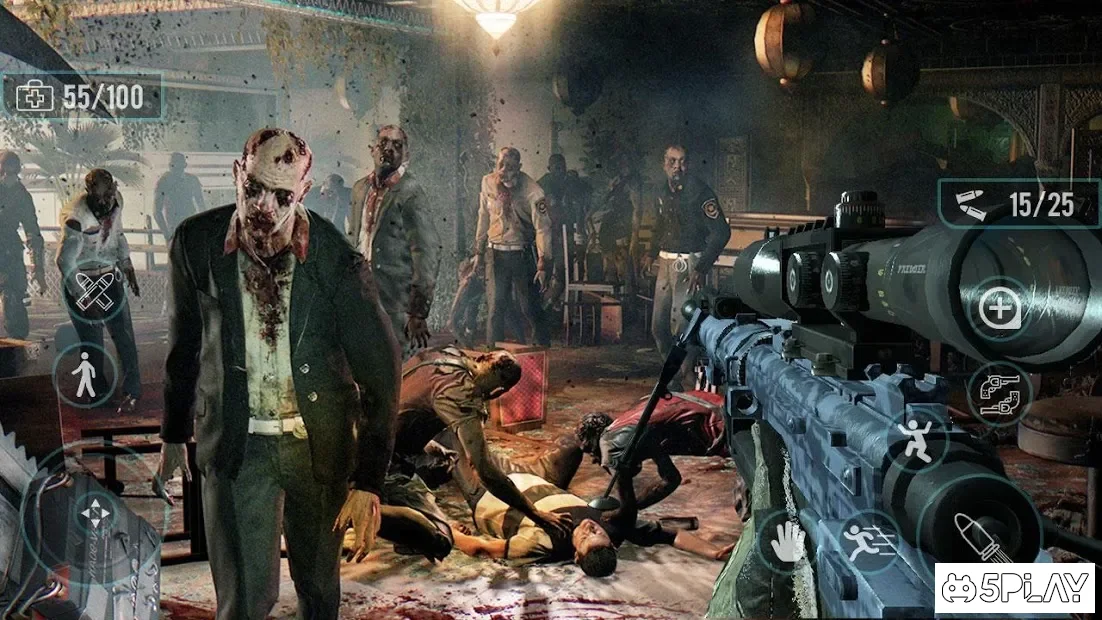
Task: Activate the scope zoom plus button
Action: pyautogui.click(x=999, y=308)
